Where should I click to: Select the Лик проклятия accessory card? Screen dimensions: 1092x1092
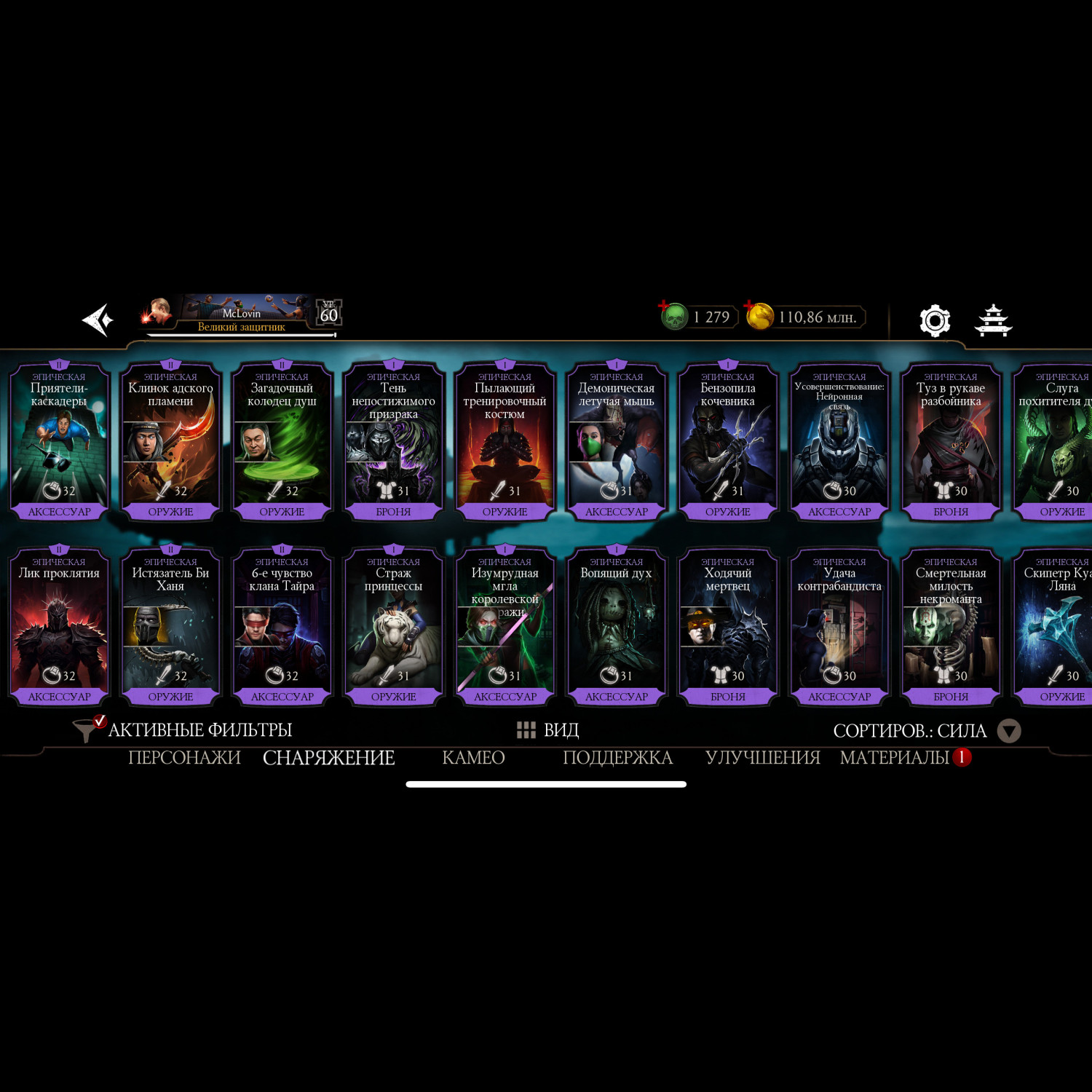[59, 626]
